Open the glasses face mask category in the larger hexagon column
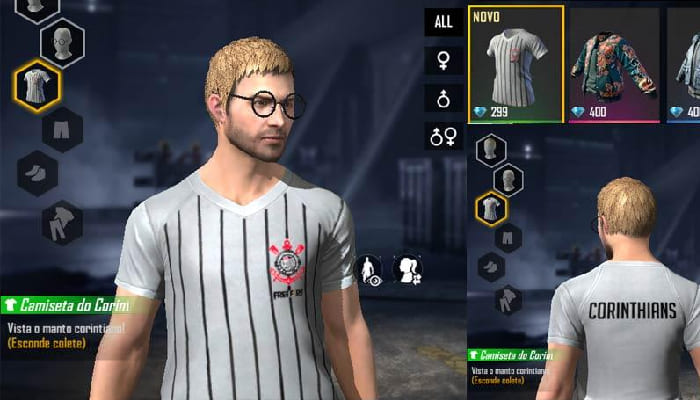This screenshot has height=400, width=700. tap(62, 43)
